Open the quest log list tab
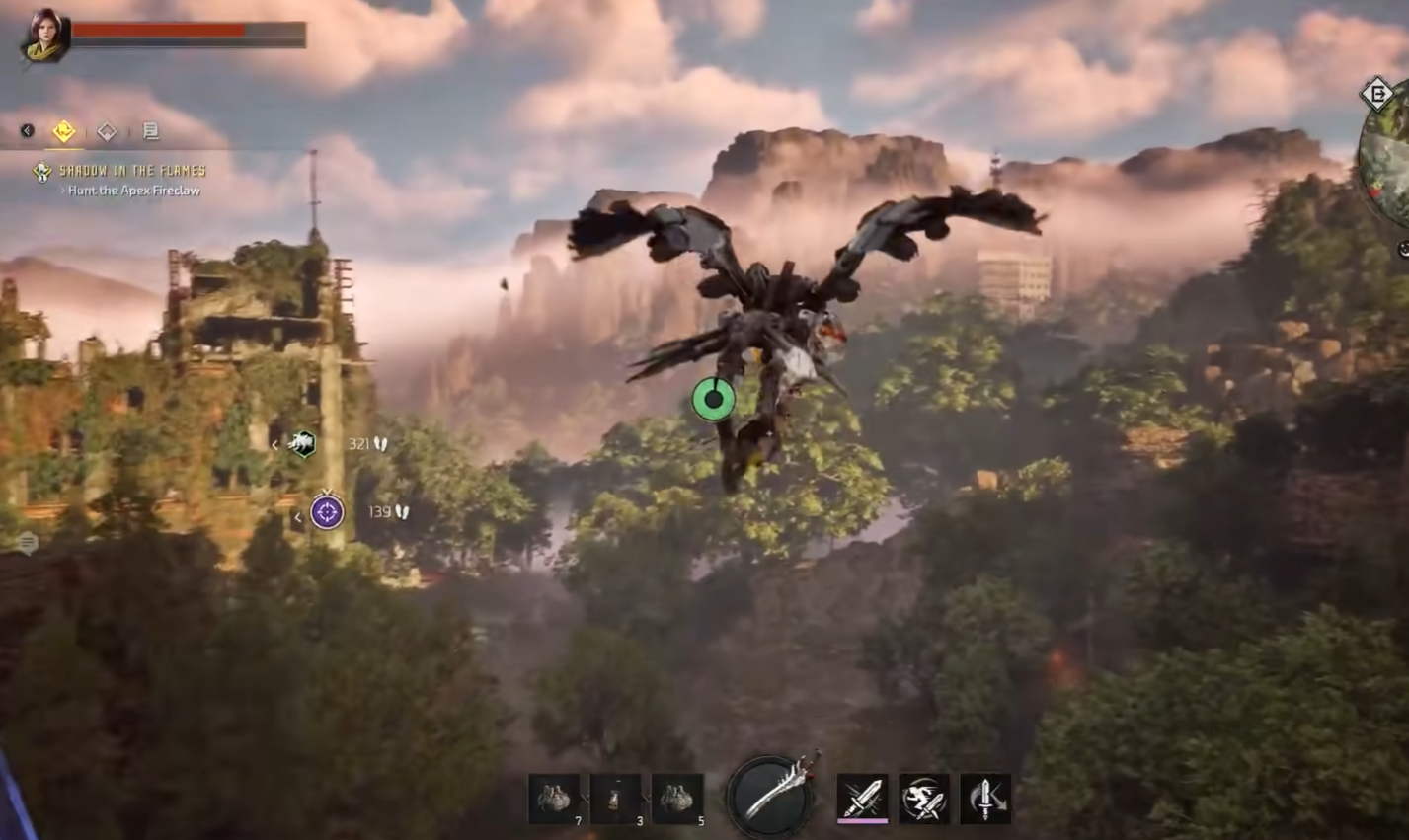Image resolution: width=1409 pixels, height=840 pixels. click(x=150, y=131)
